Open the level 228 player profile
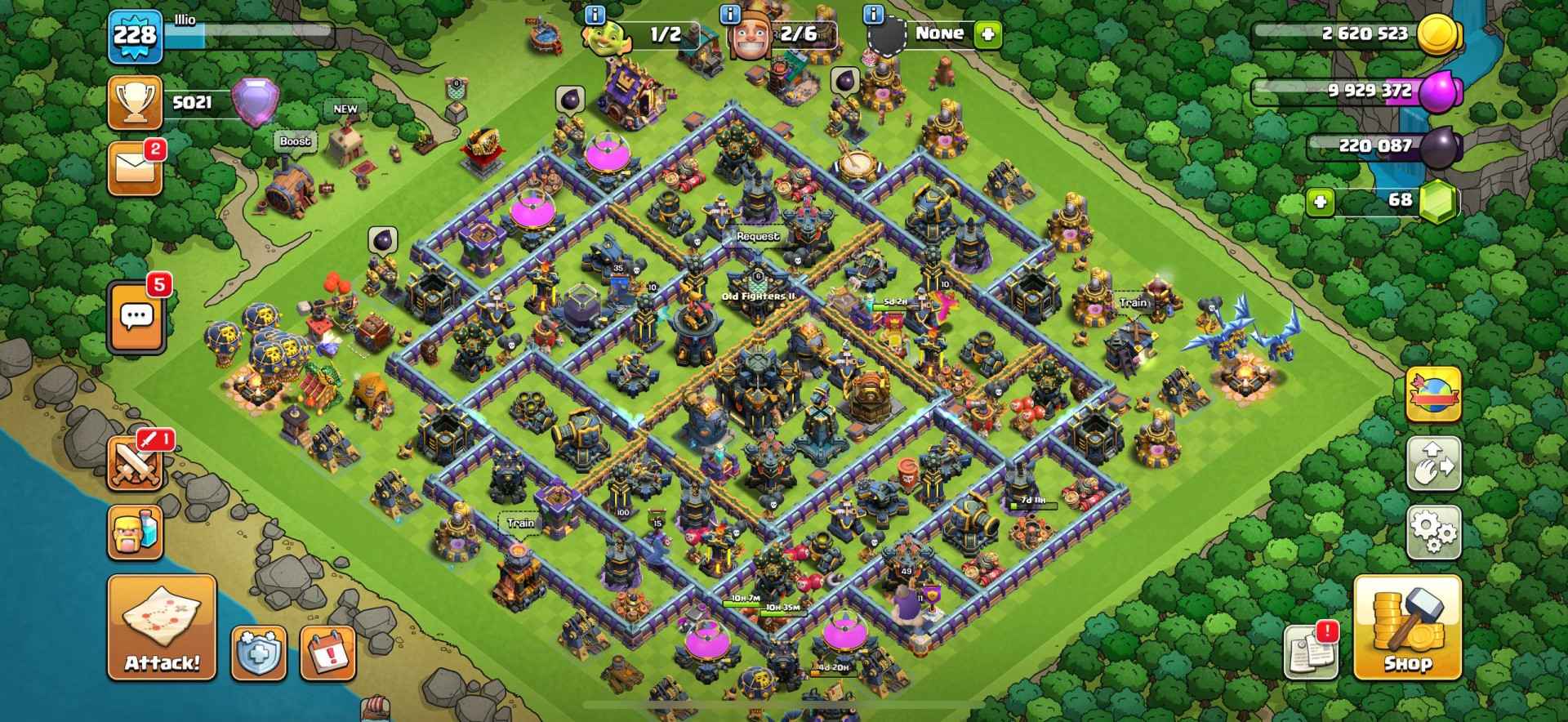The height and width of the screenshot is (722, 1568). point(135,35)
